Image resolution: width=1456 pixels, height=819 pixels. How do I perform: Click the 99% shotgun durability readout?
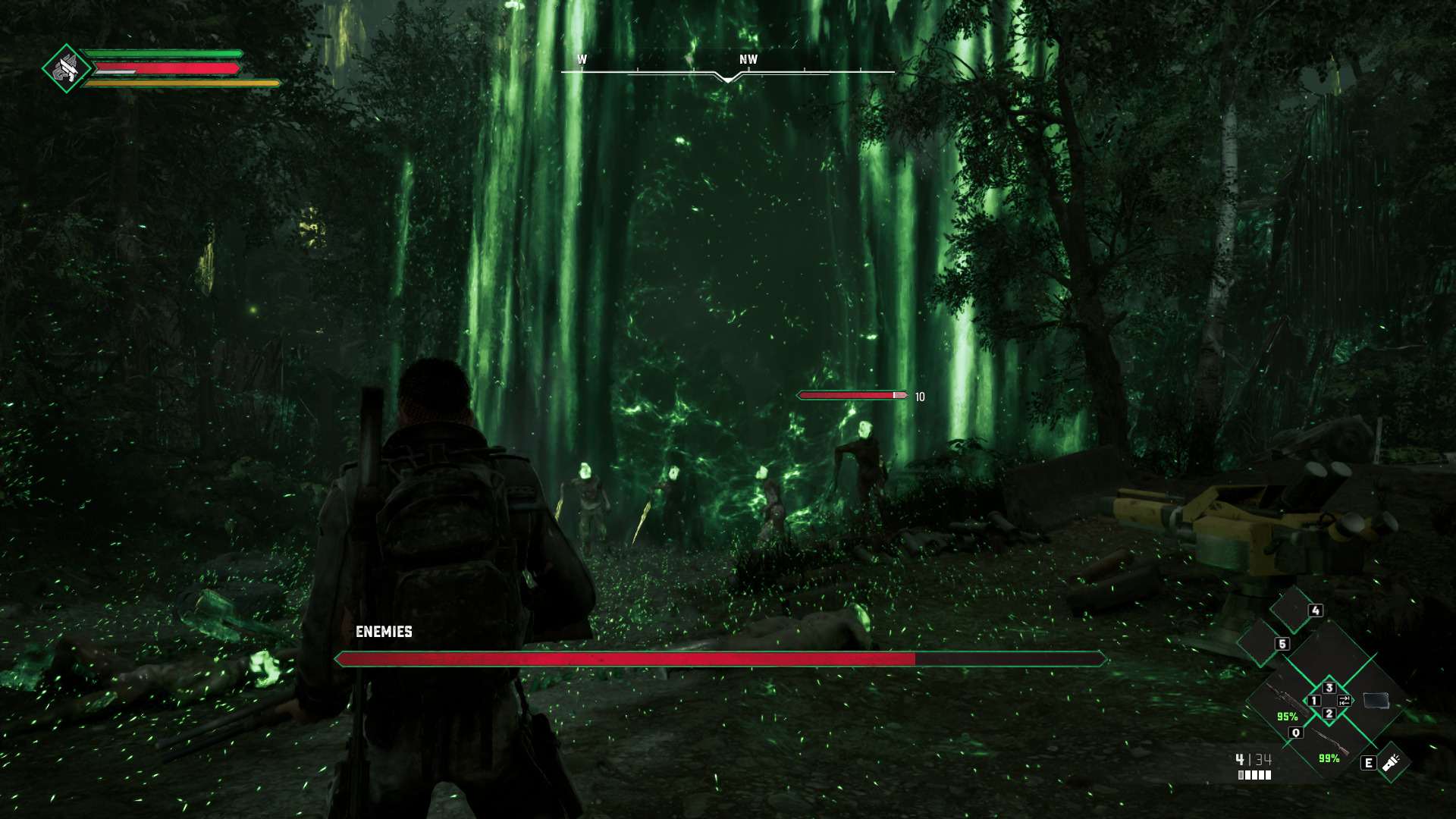tap(1328, 759)
